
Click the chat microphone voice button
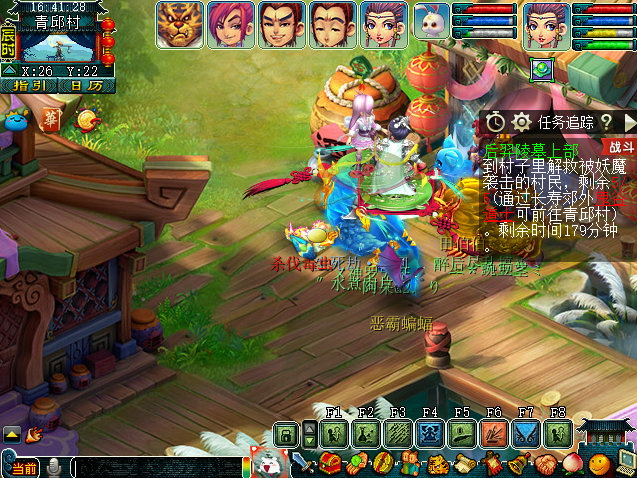click(x=54, y=467)
